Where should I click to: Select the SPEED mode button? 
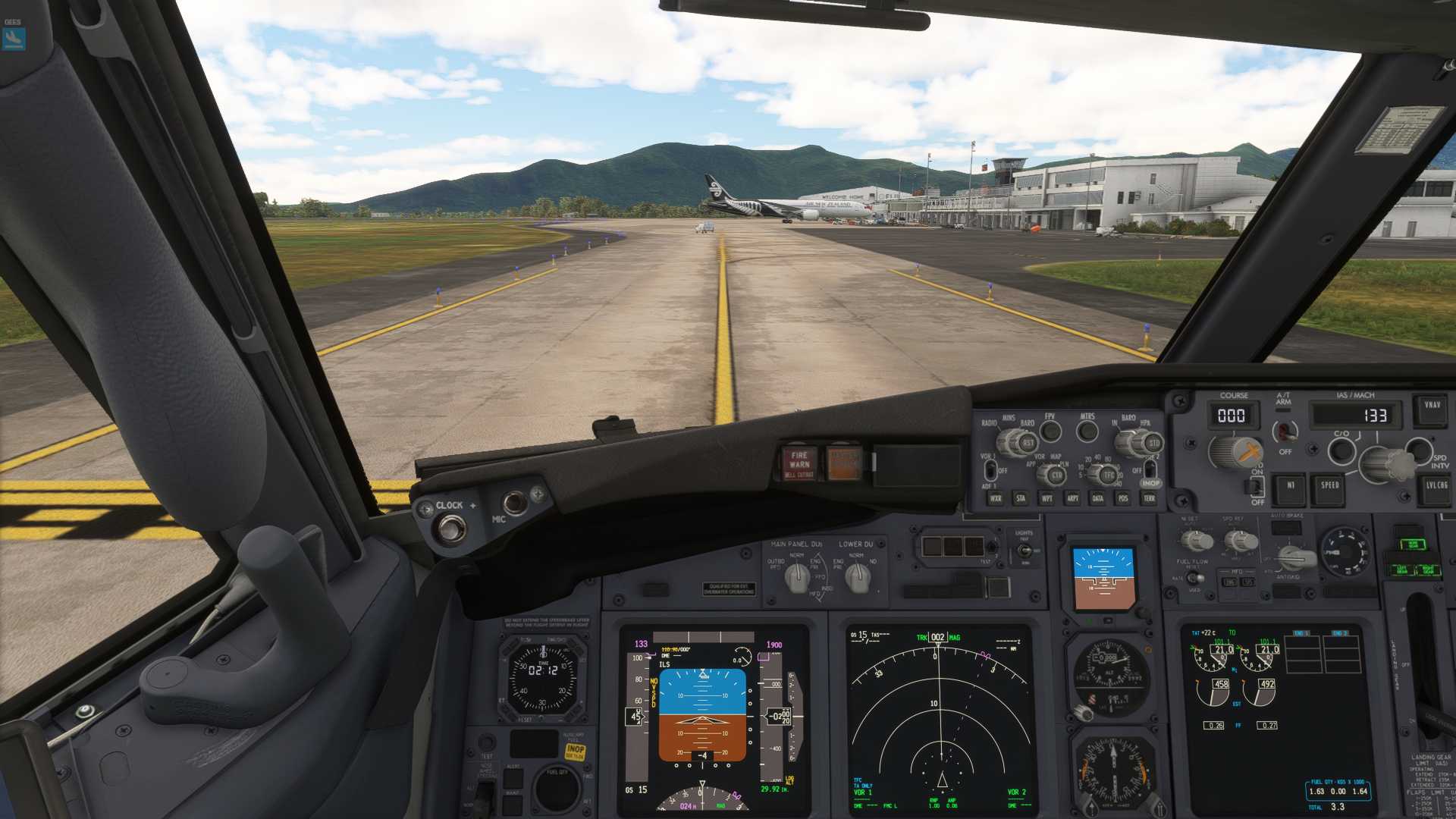tap(1329, 486)
